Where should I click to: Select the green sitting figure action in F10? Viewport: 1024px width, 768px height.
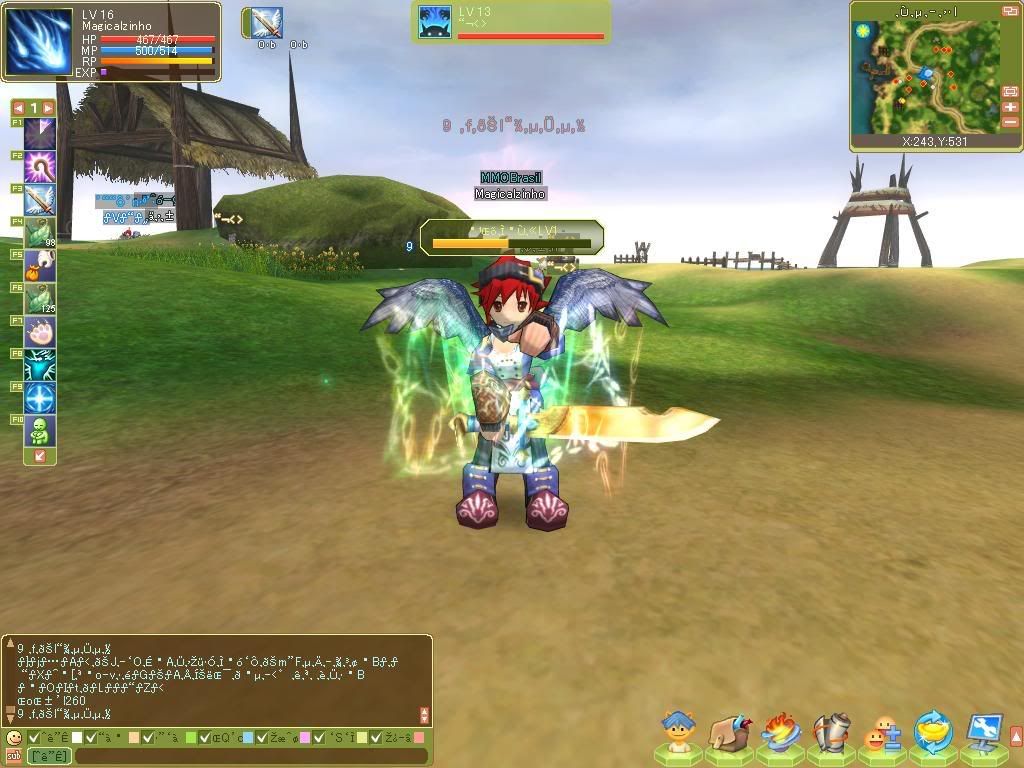point(40,431)
